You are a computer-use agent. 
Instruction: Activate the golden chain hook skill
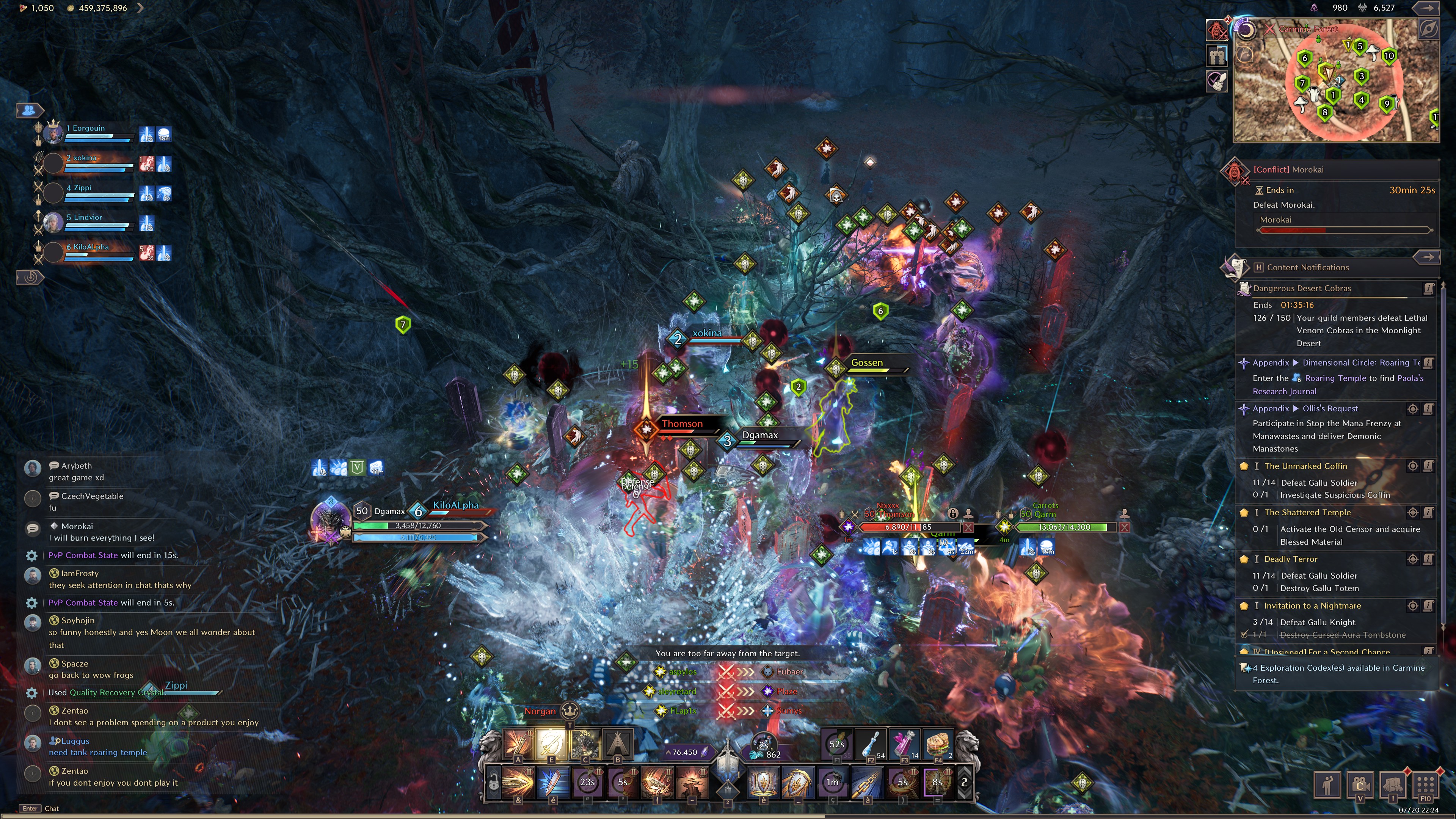click(x=867, y=782)
